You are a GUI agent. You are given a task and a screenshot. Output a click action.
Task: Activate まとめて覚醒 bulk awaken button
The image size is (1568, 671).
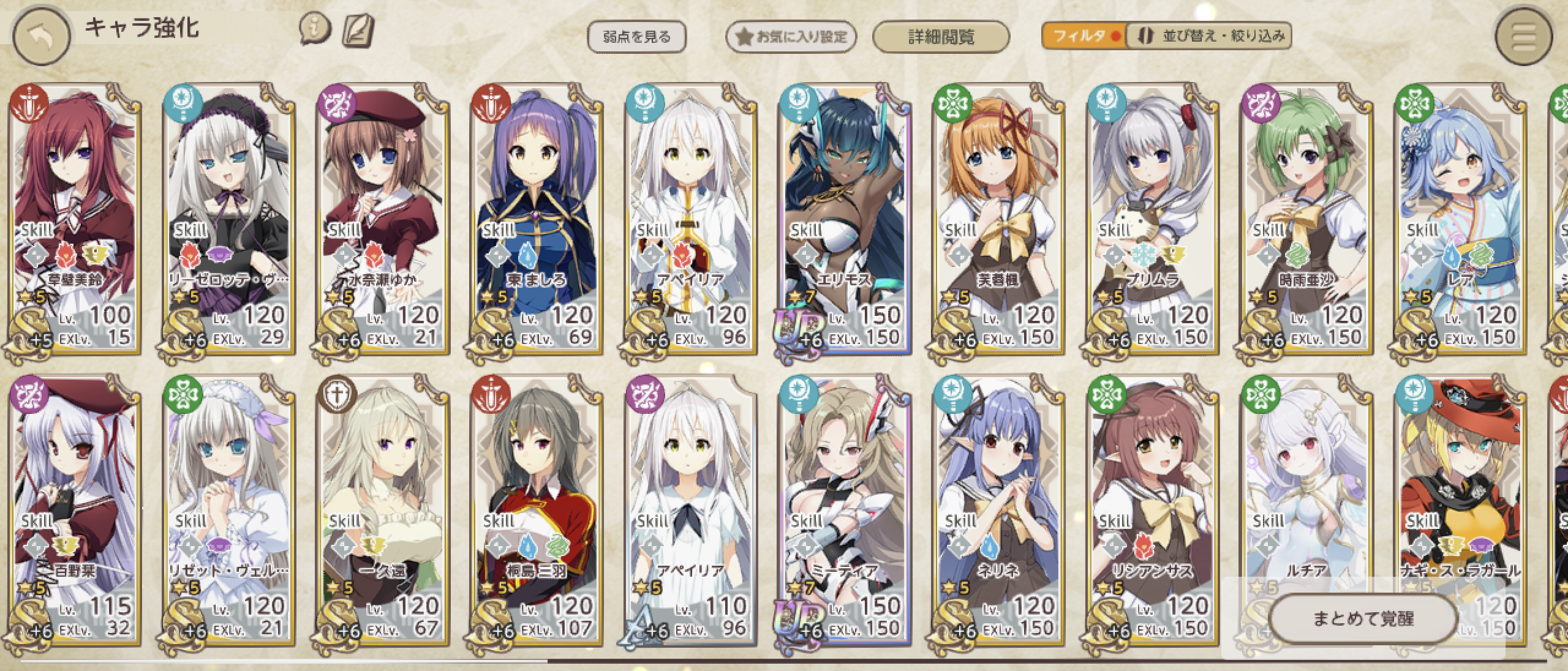[1362, 619]
